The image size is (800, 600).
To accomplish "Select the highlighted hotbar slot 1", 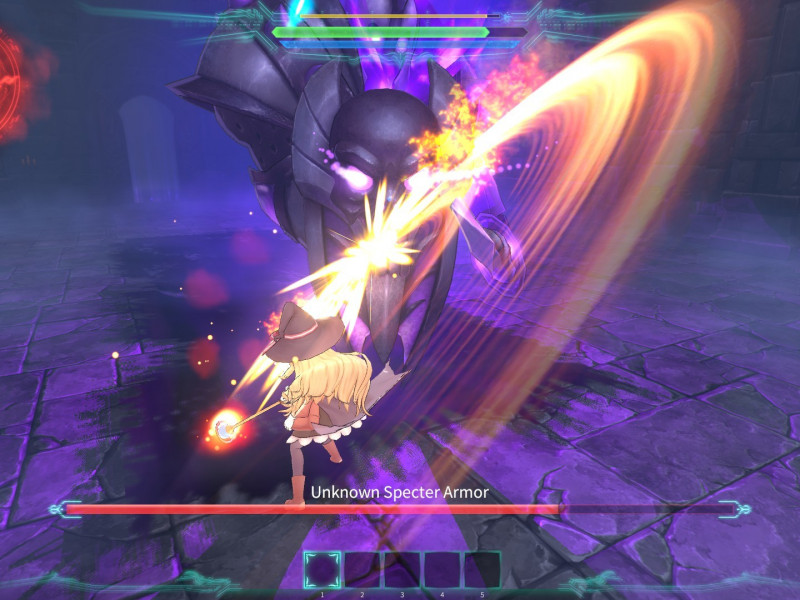I will 322,569.
